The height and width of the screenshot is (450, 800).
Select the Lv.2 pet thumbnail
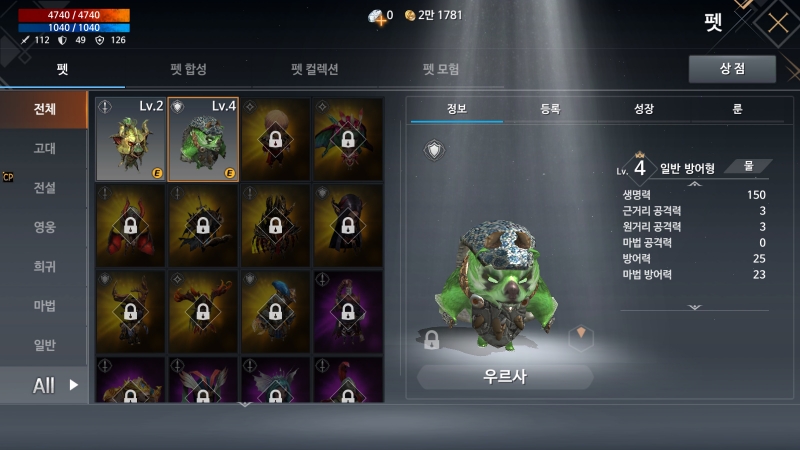130,139
